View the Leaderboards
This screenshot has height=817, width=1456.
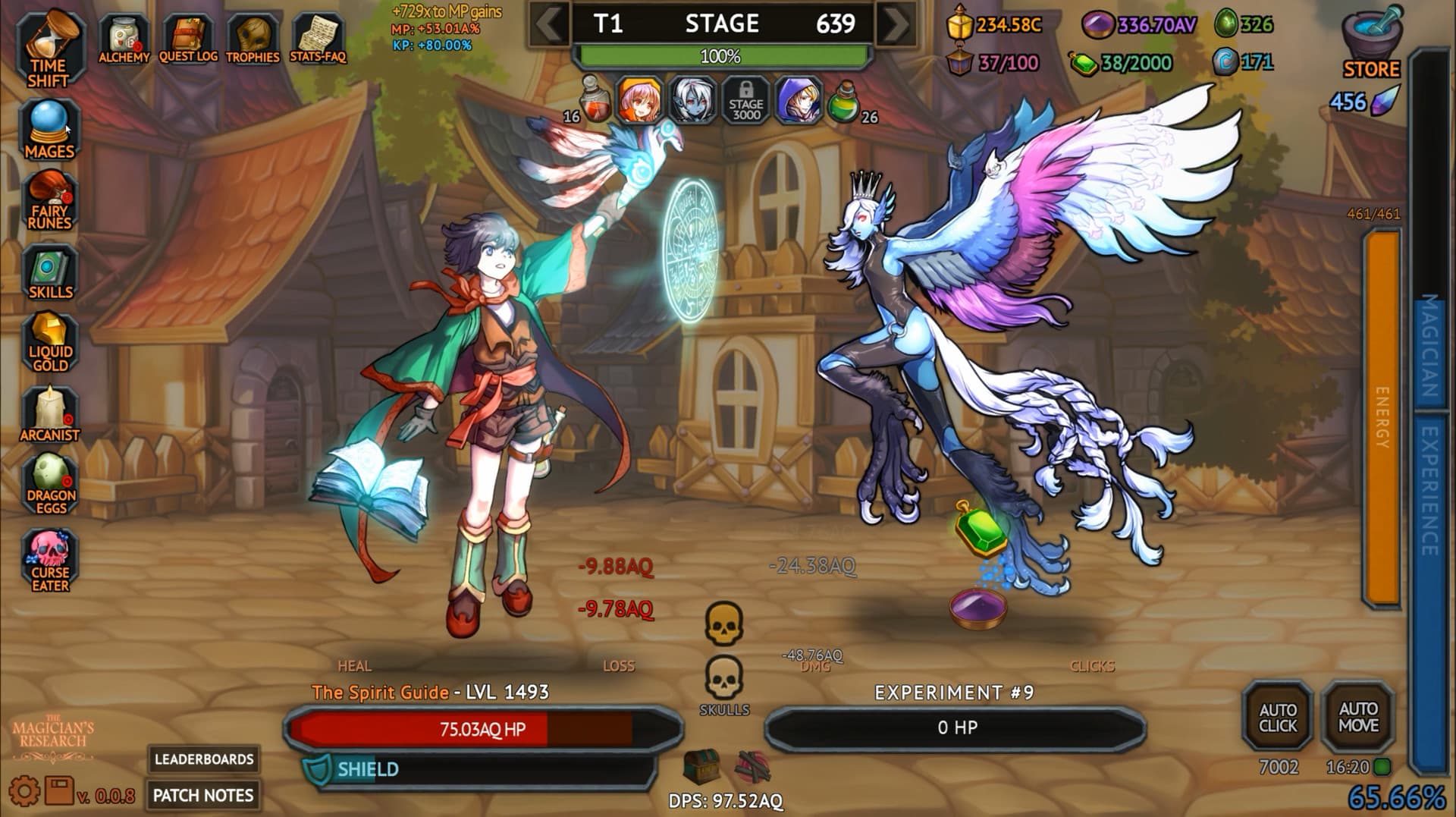coord(203,759)
